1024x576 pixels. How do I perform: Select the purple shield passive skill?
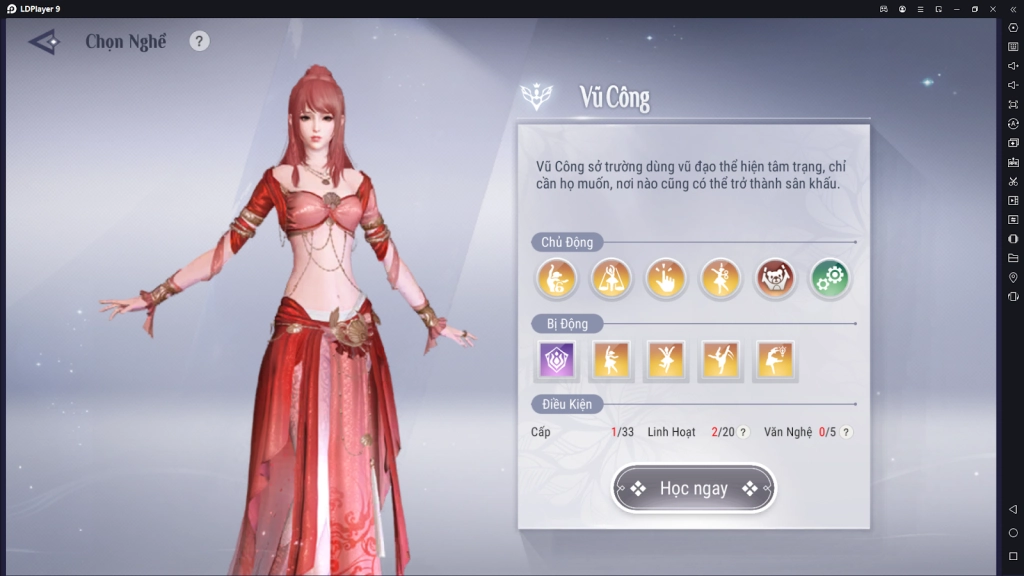[x=557, y=360]
